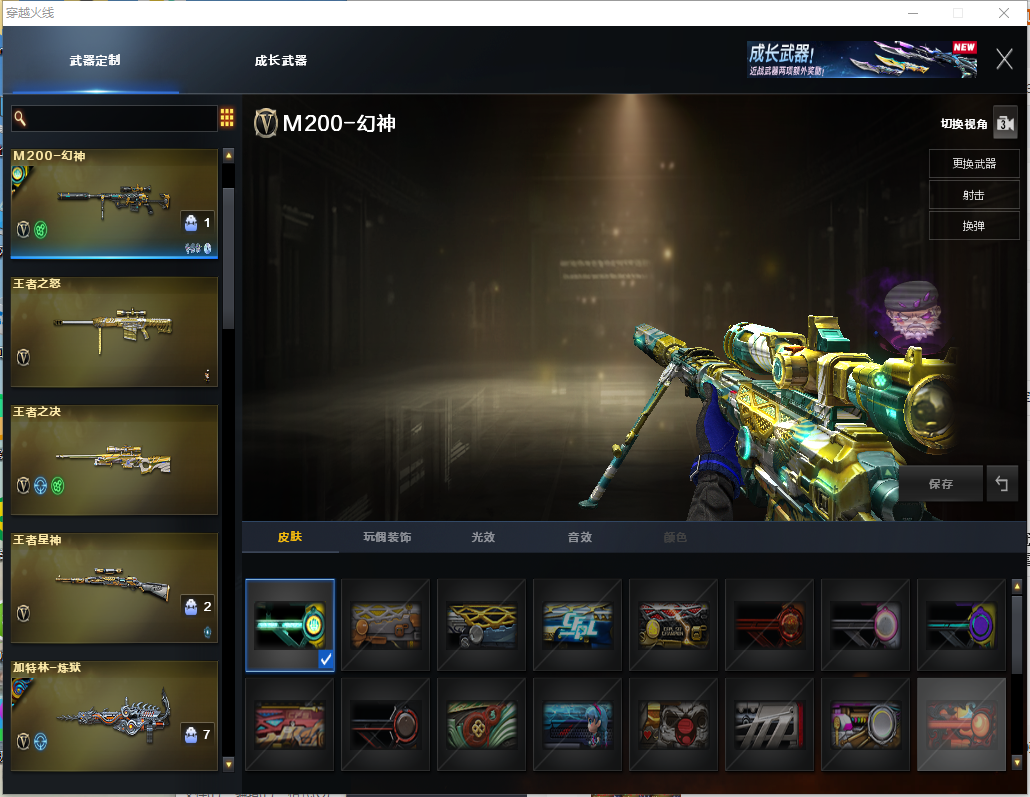Play the 换弹 reload preview
This screenshot has height=797, width=1030.
[973, 226]
